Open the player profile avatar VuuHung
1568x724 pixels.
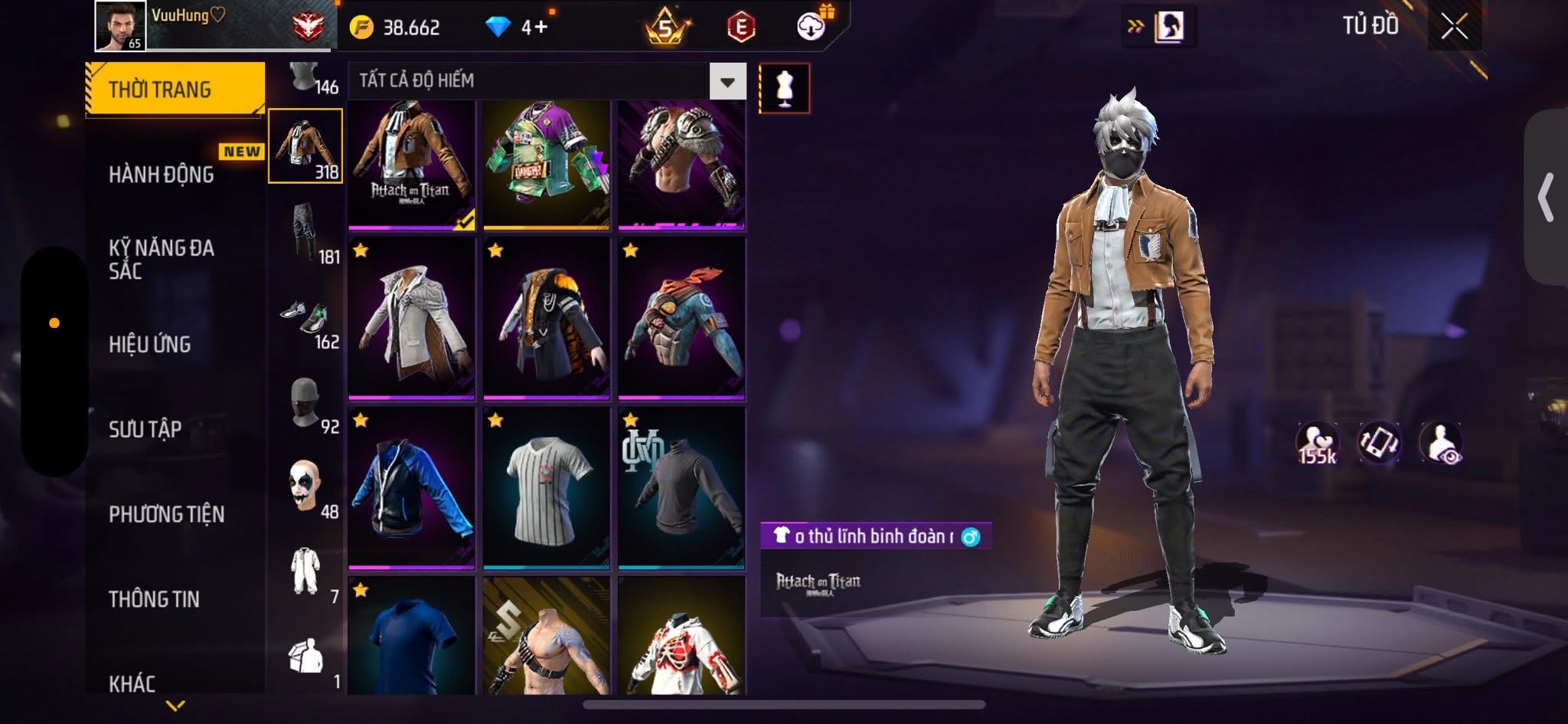tap(120, 26)
